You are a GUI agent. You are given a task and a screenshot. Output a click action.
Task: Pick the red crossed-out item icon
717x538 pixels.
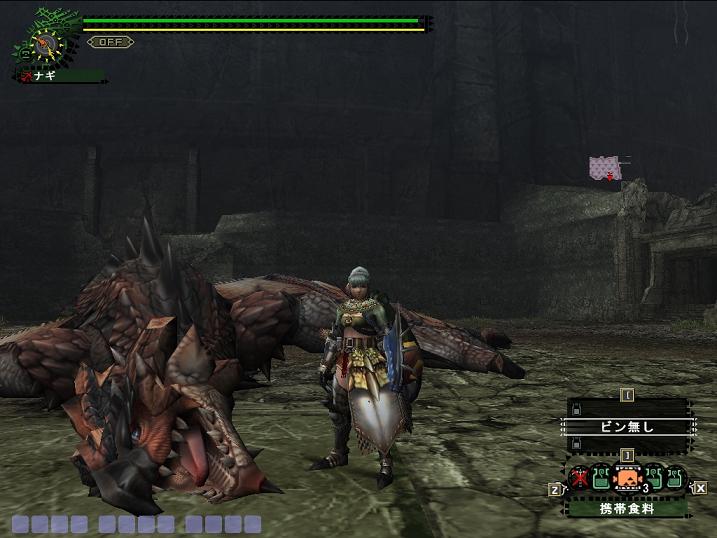tap(579, 479)
